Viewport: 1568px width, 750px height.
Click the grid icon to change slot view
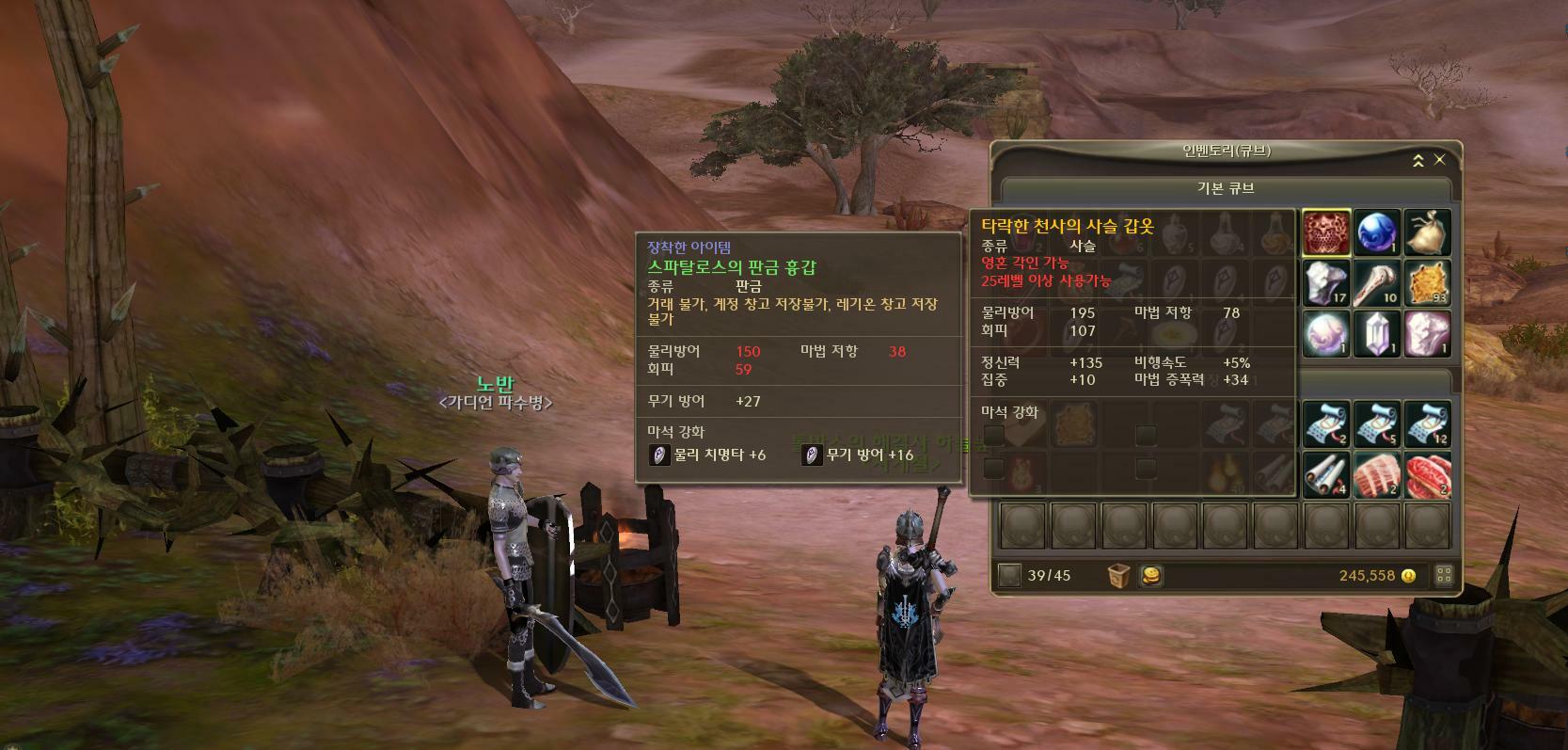1446,575
